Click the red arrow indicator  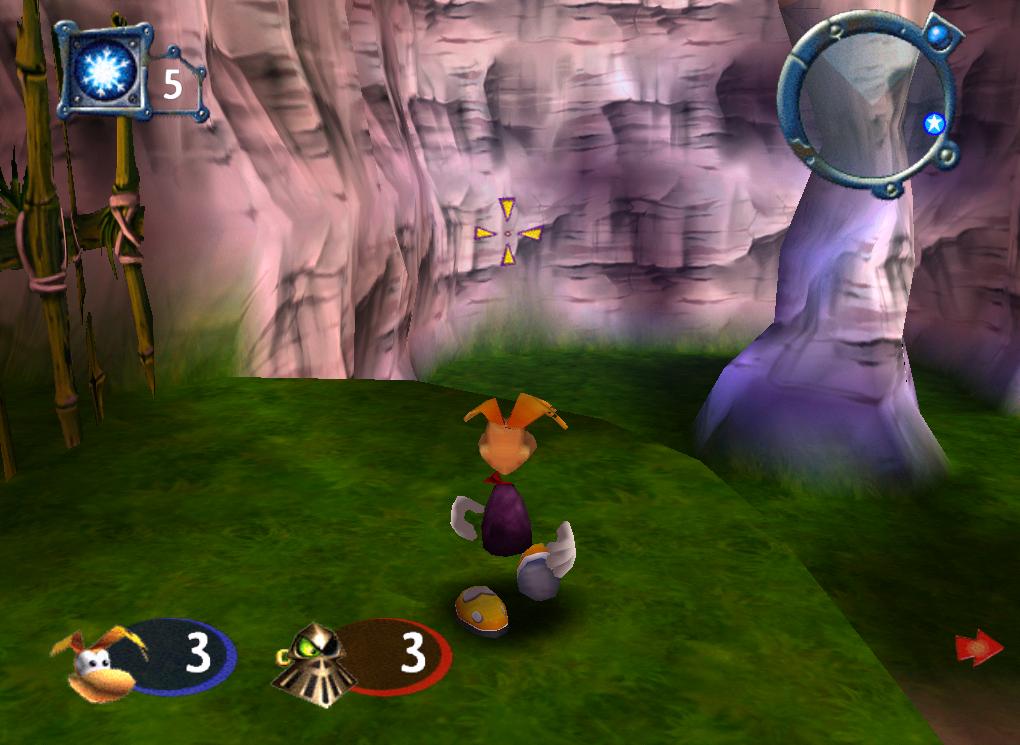(978, 648)
